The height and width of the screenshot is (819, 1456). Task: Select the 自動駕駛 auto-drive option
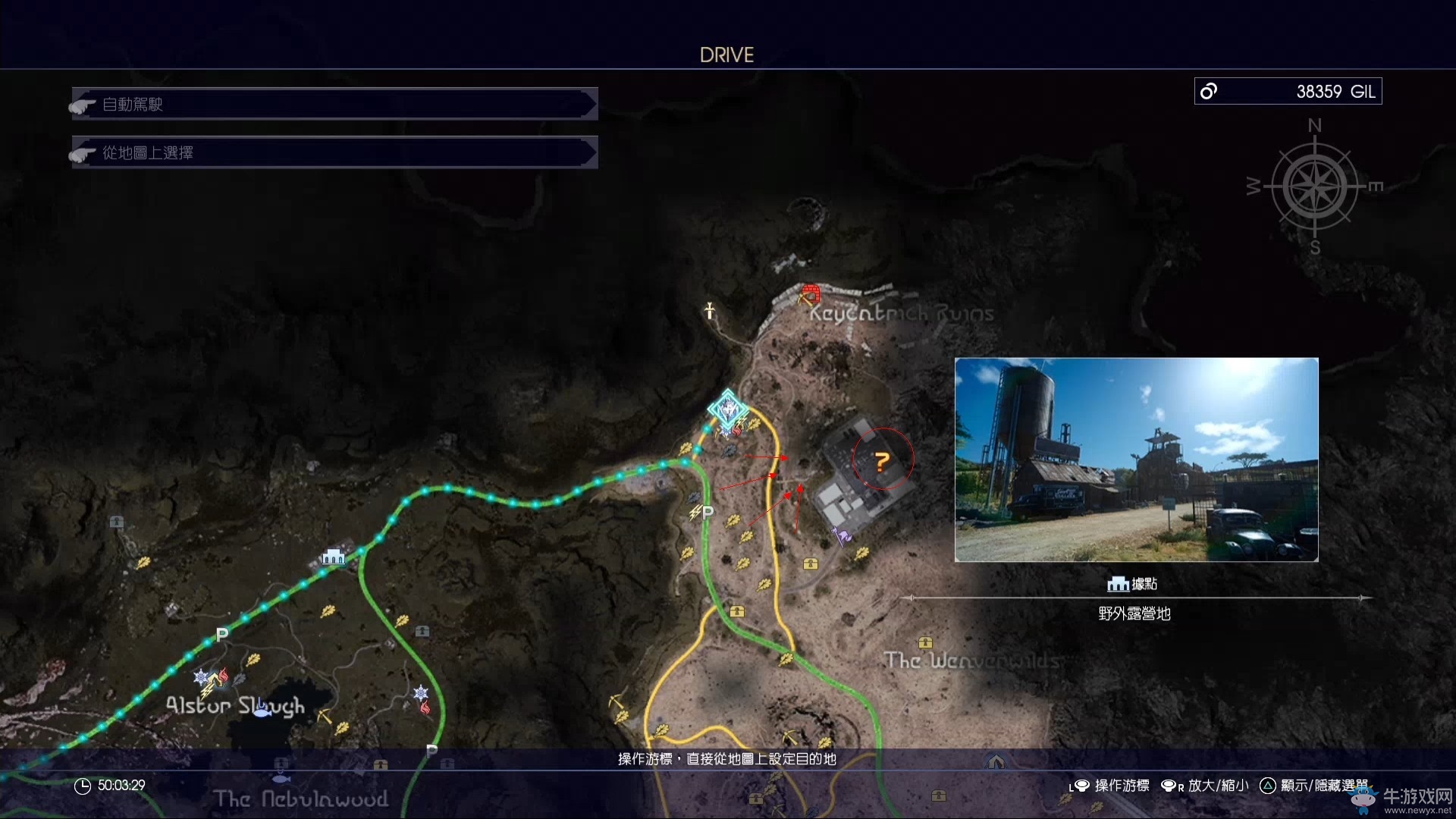point(334,104)
